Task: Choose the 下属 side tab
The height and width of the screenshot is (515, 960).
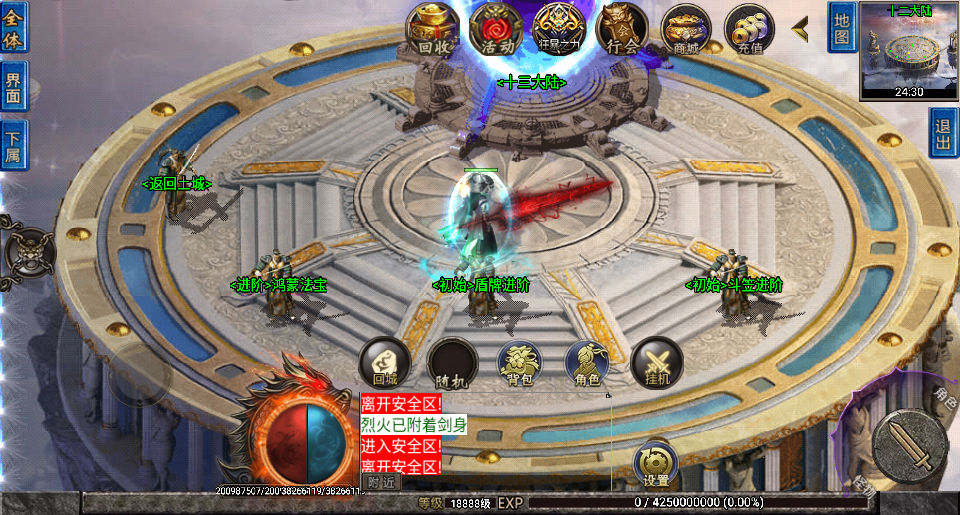Action: click(x=14, y=145)
